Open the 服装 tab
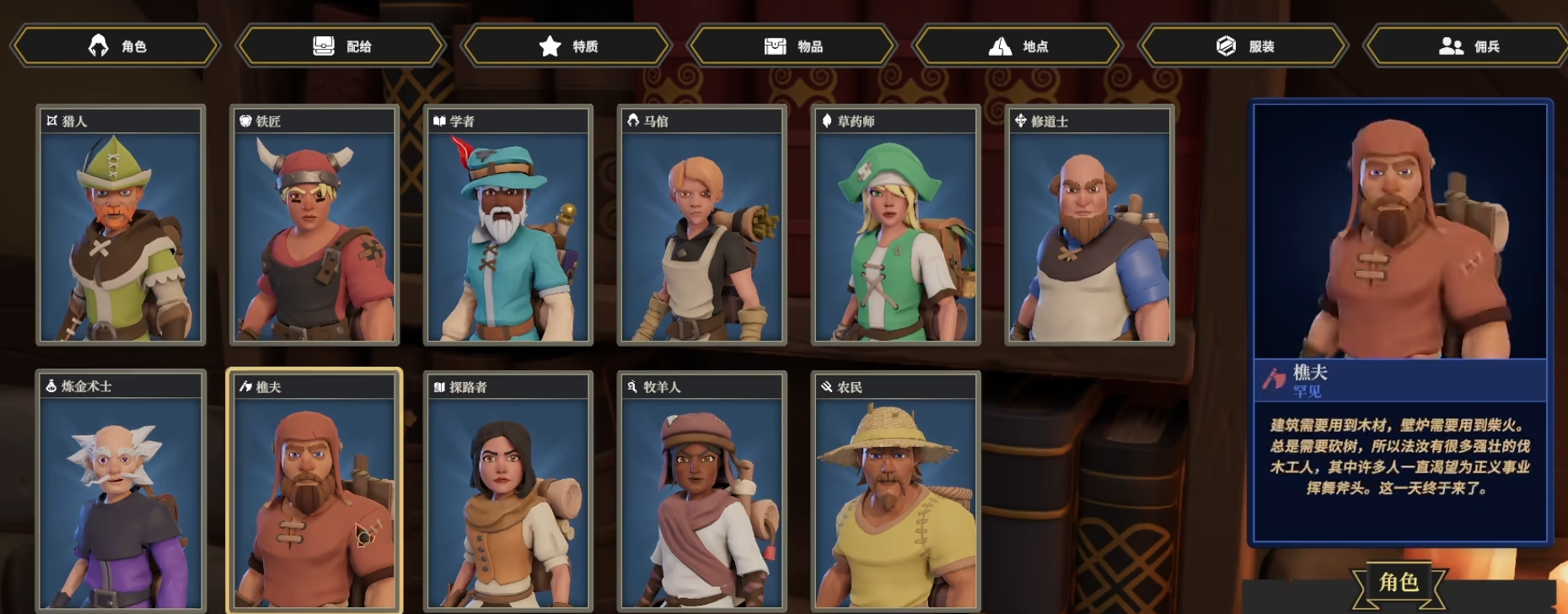This screenshot has width=1568, height=614. tap(1243, 46)
